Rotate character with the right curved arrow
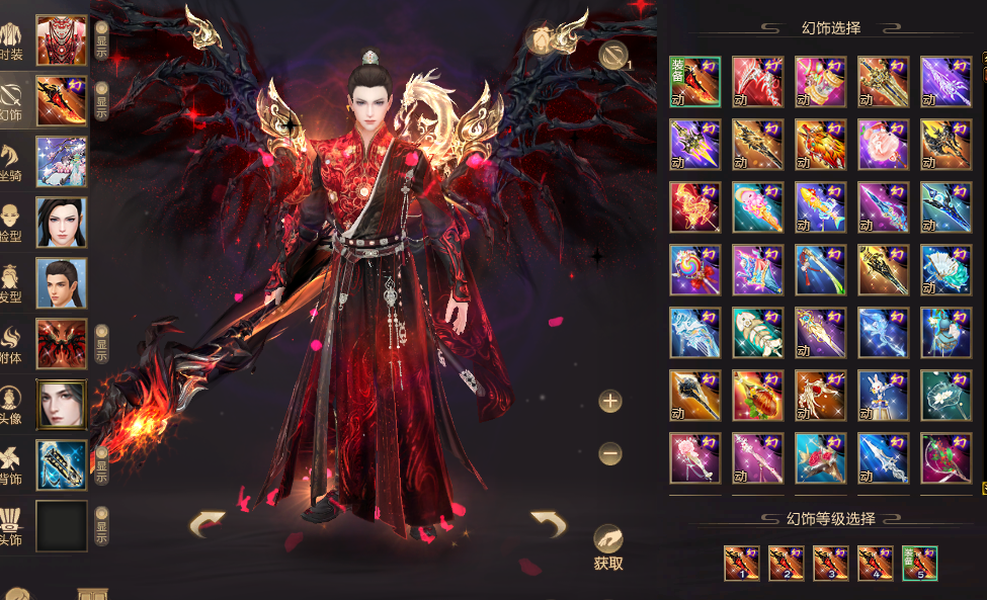Image resolution: width=987 pixels, height=600 pixels. click(548, 523)
